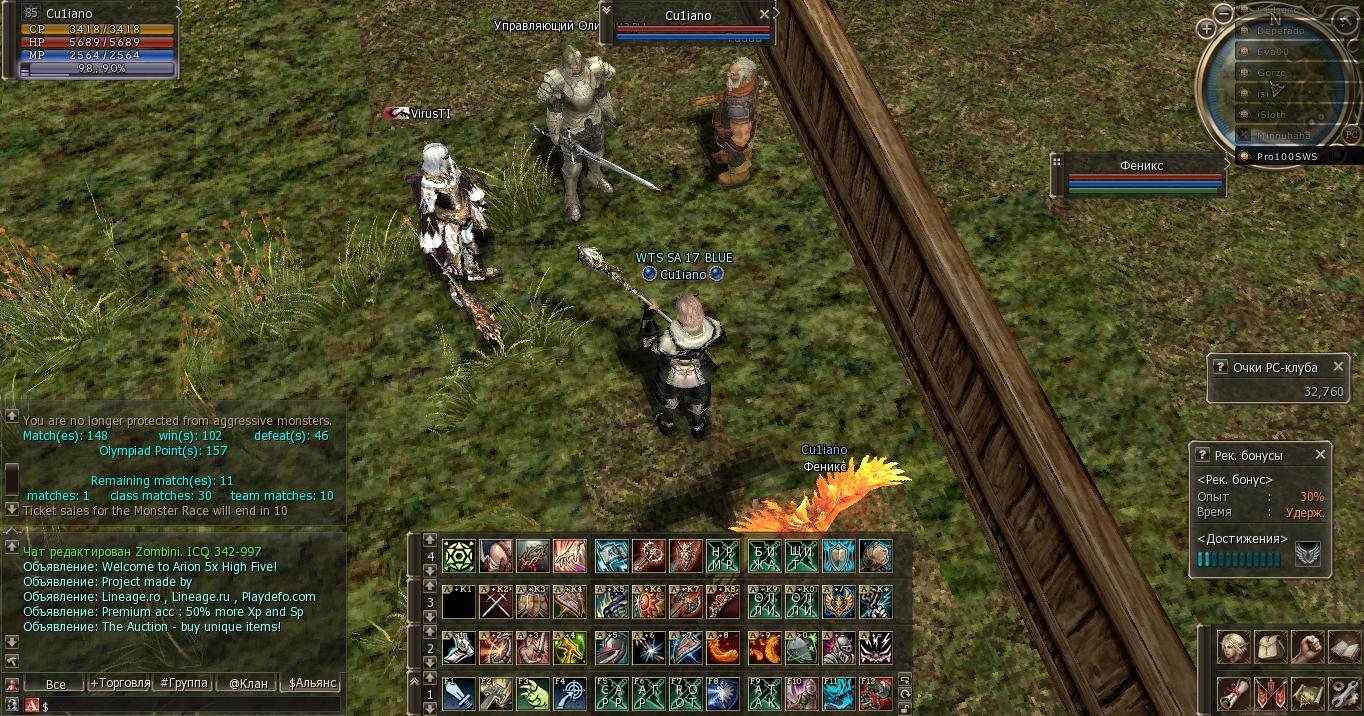
Task: Close the Рек. бонусы window
Action: 1320,454
